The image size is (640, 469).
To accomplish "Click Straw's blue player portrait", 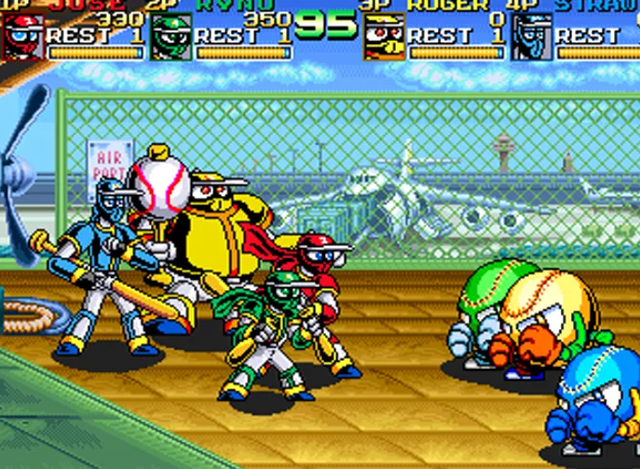I will pyautogui.click(x=529, y=36).
